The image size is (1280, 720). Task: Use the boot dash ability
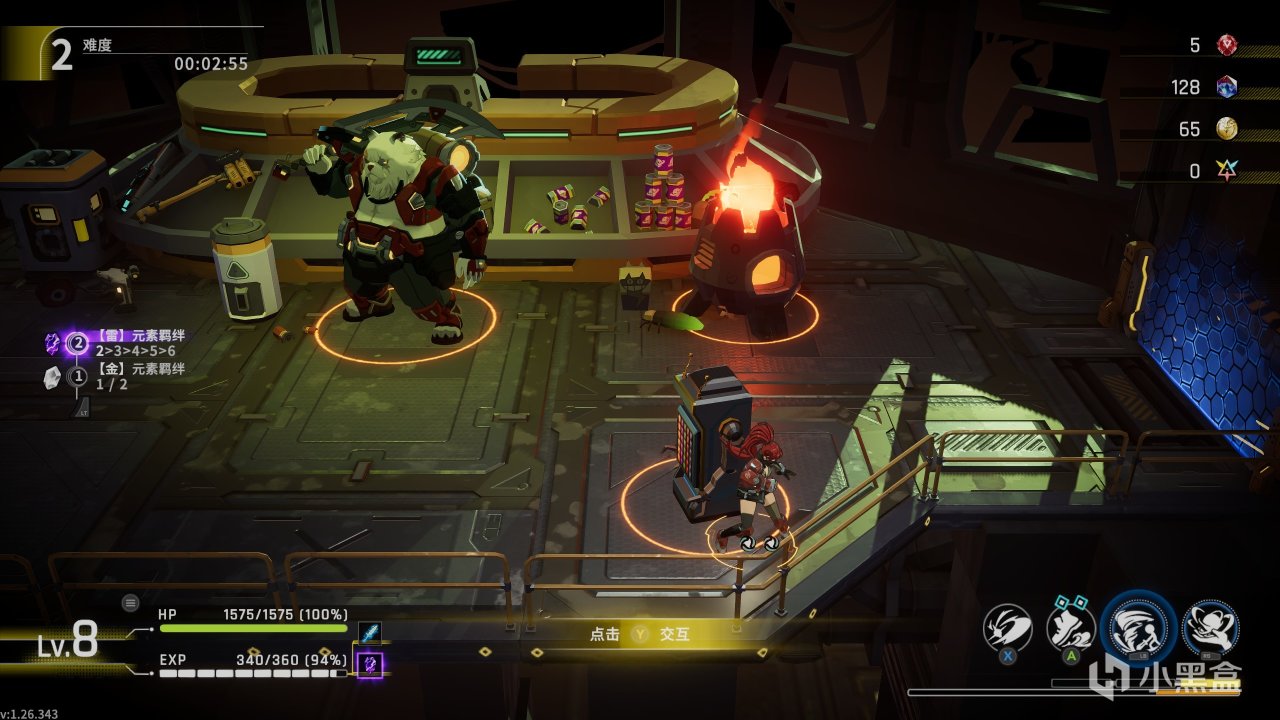click(x=1070, y=628)
